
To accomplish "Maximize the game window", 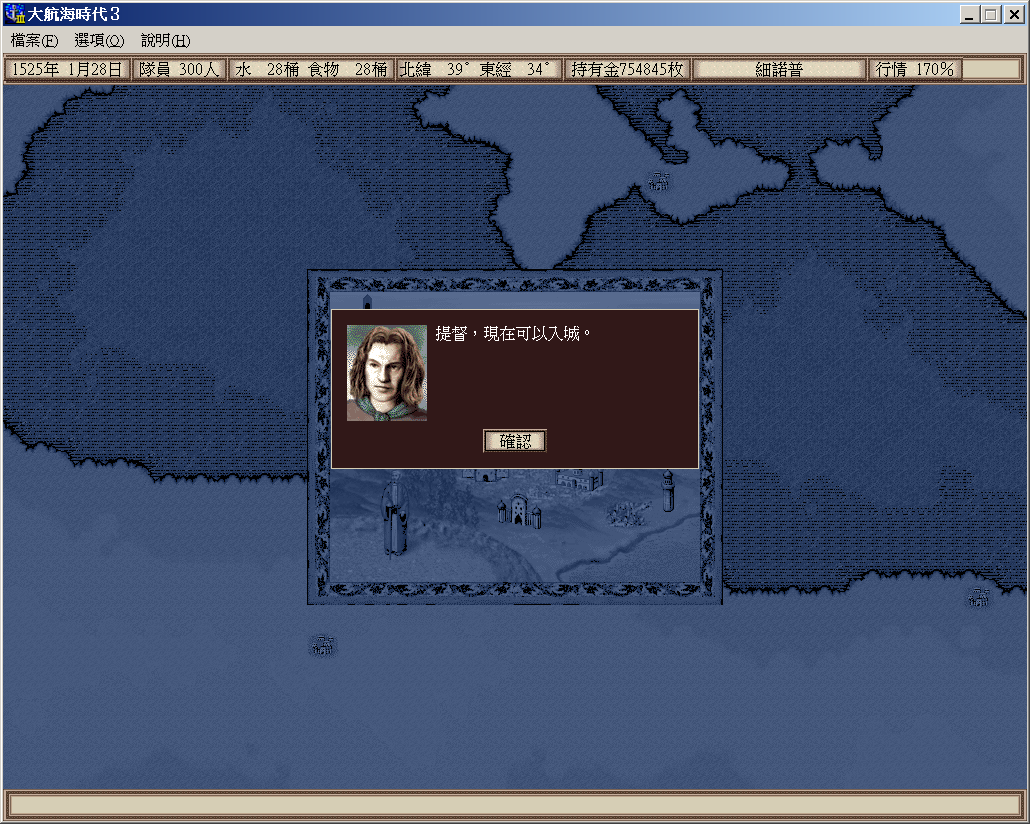I will click(990, 15).
